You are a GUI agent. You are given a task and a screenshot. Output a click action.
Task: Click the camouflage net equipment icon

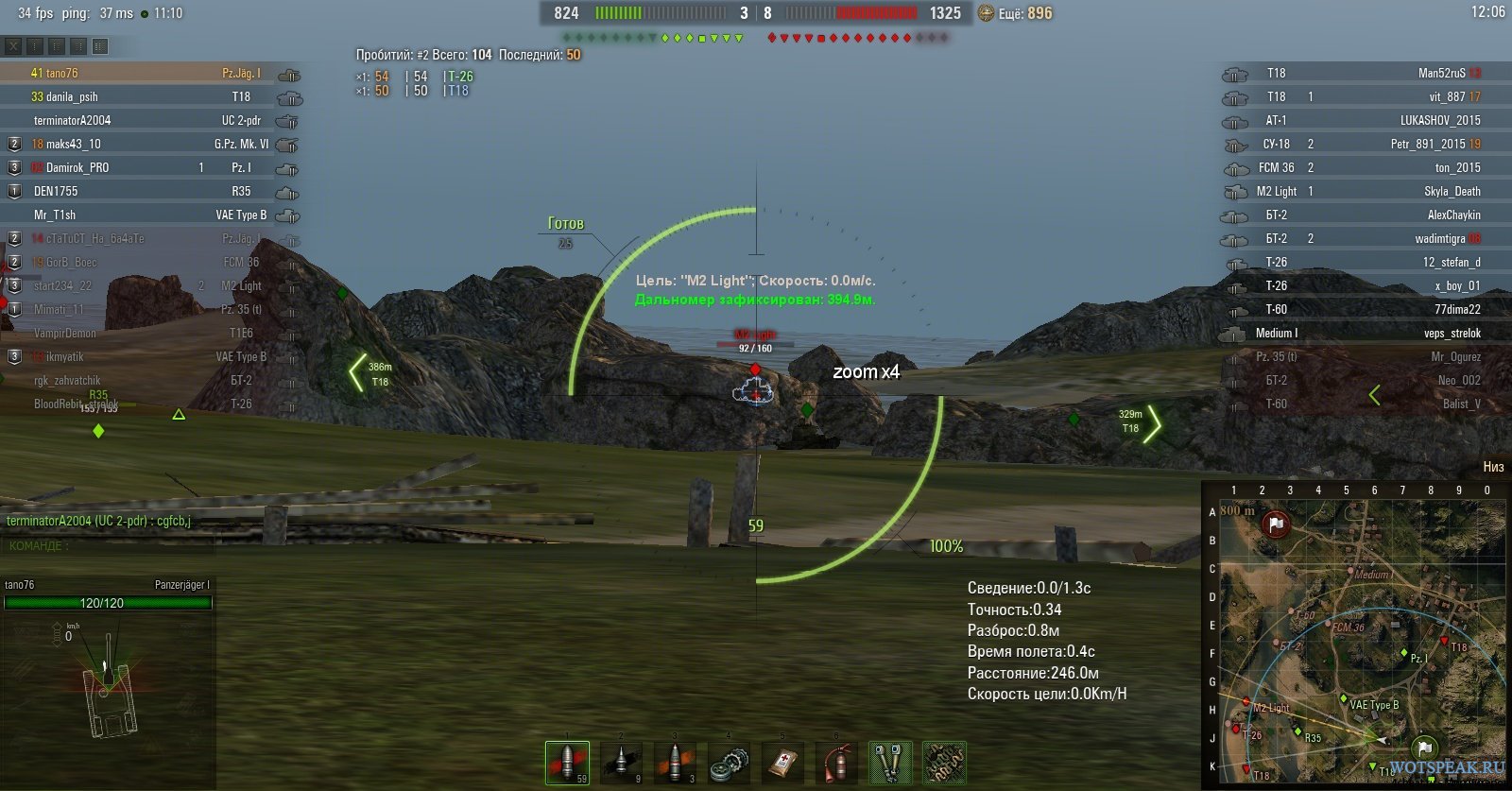click(944, 762)
